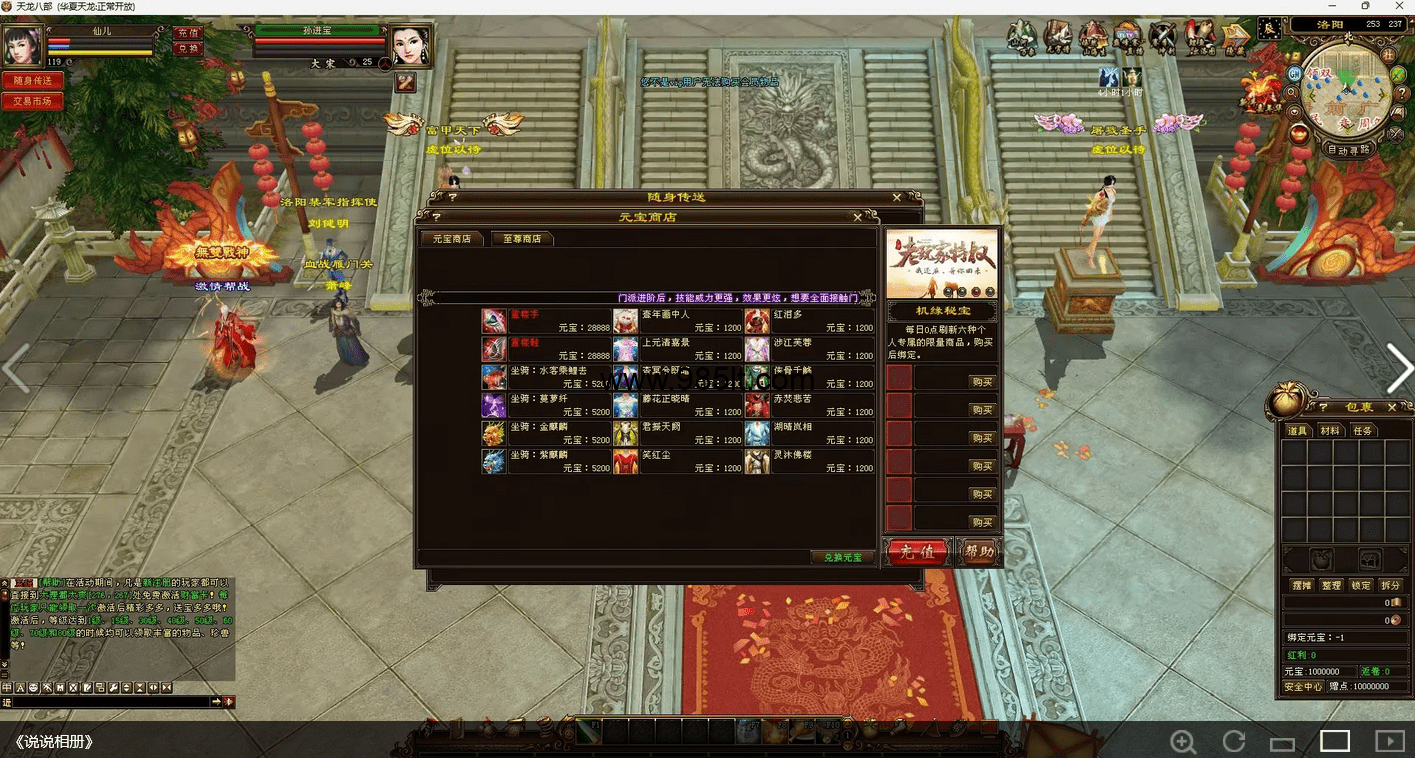Open the red 充值 recharge button in shop
This screenshot has width=1415, height=758.
point(916,552)
